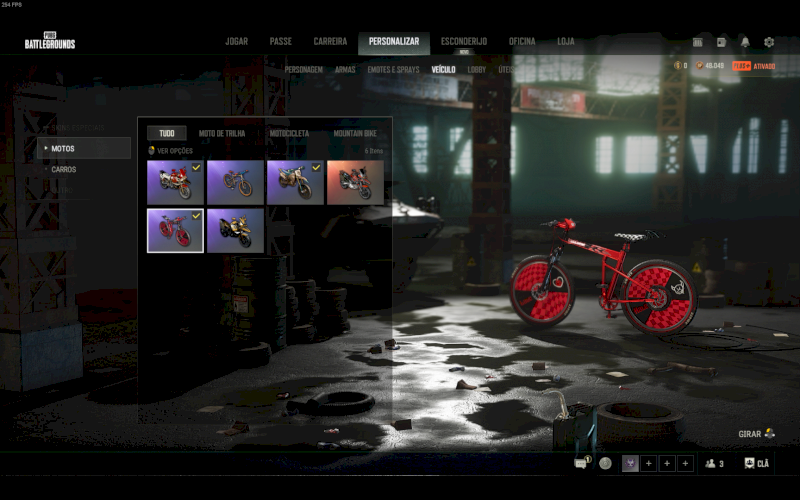Switch to the Lobby sub-tab
Screen dimensions: 800x500
[x=477, y=70]
